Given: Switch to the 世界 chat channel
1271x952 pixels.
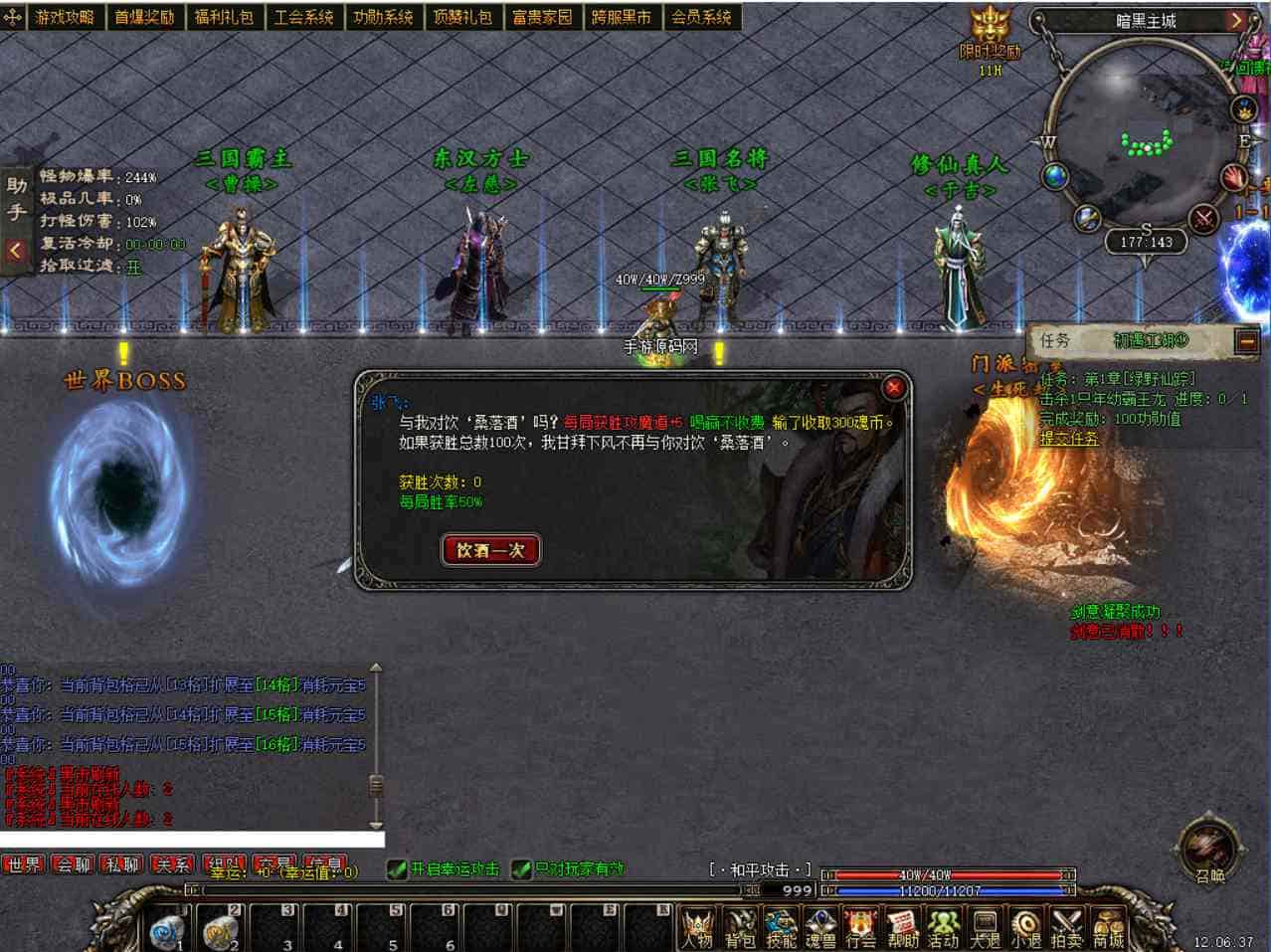Looking at the screenshot, I should pos(24,864).
